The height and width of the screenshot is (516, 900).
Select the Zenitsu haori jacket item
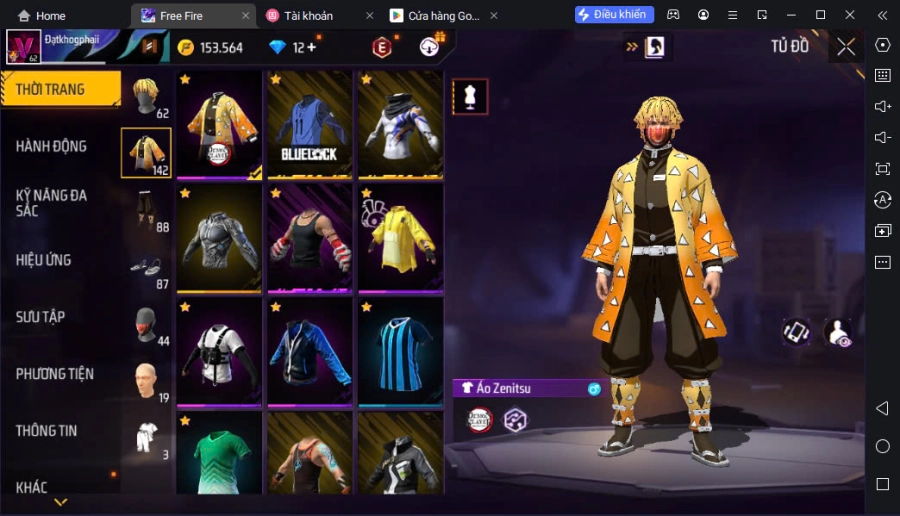219,124
